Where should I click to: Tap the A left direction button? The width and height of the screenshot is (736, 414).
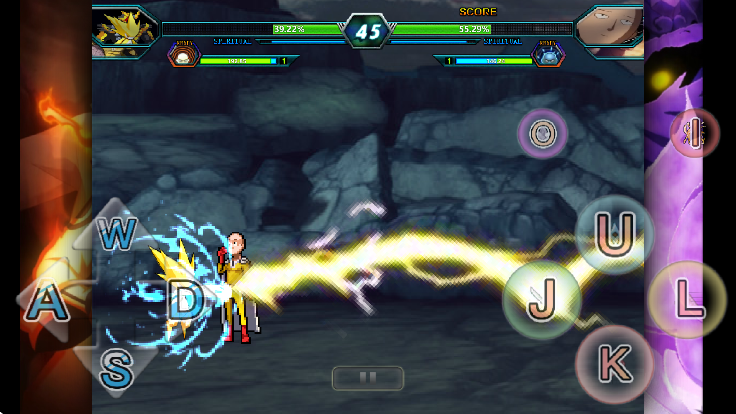tap(46, 301)
